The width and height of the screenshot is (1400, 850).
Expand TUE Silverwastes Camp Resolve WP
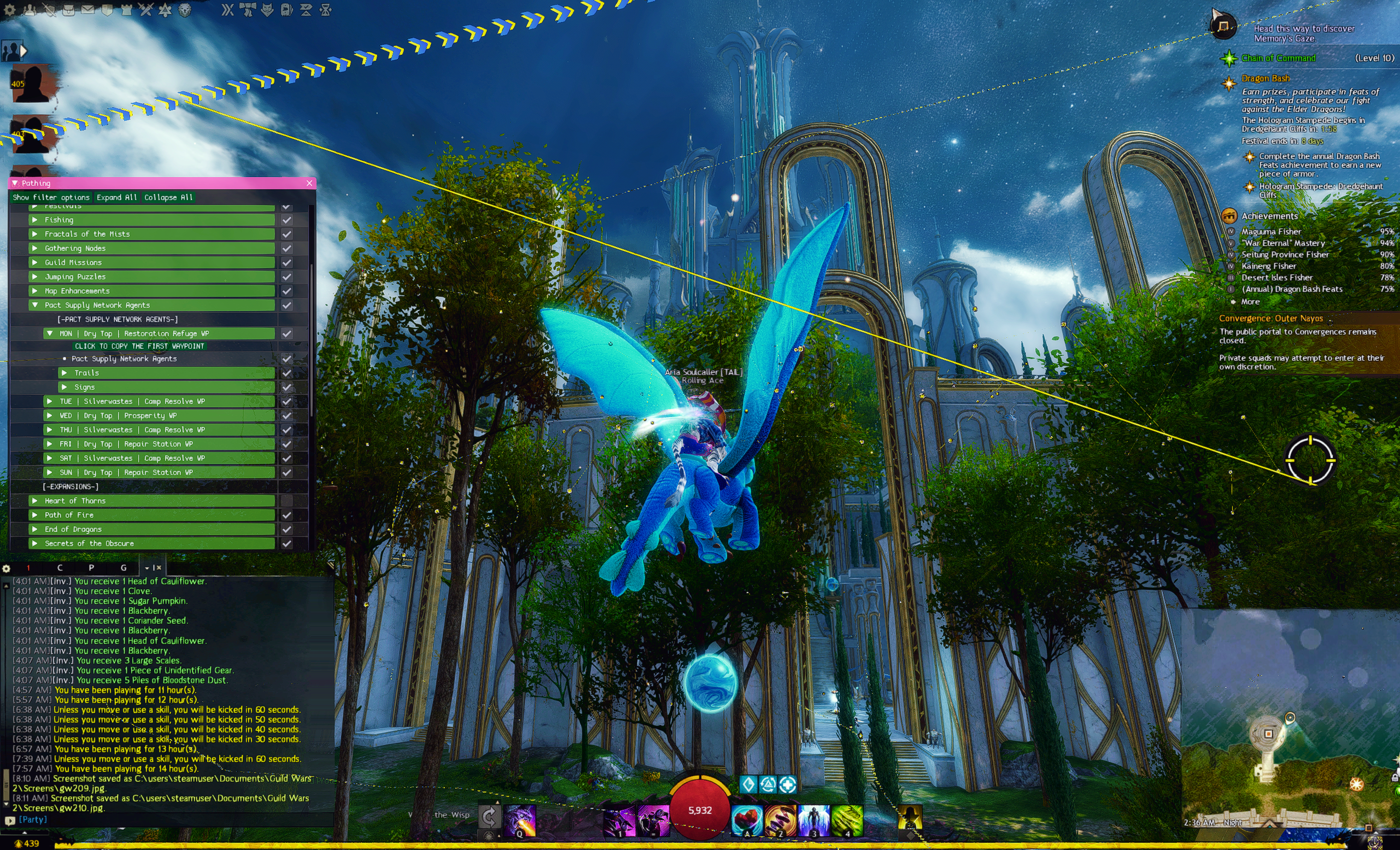coord(50,401)
